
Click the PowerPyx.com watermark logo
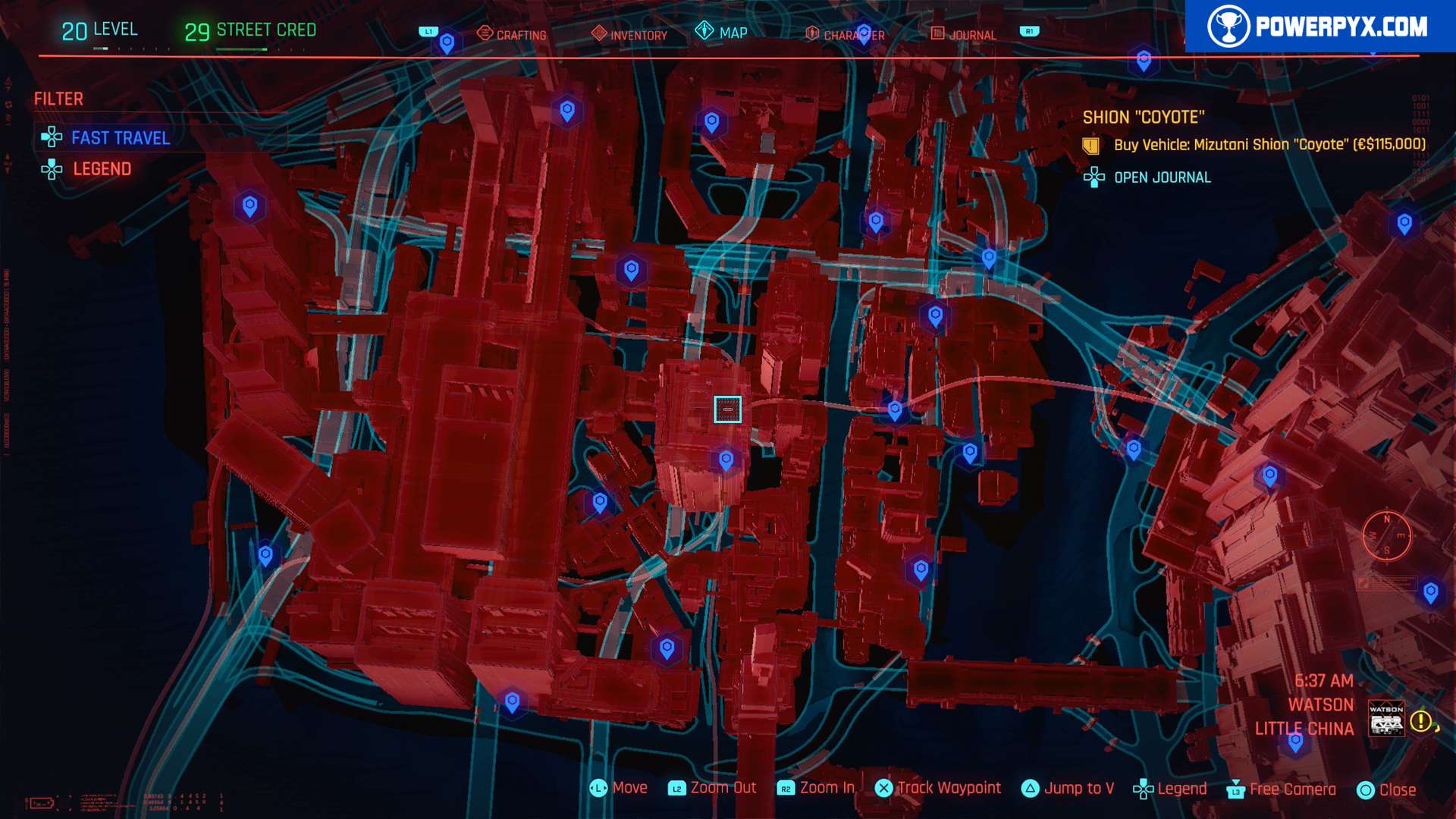(1319, 27)
